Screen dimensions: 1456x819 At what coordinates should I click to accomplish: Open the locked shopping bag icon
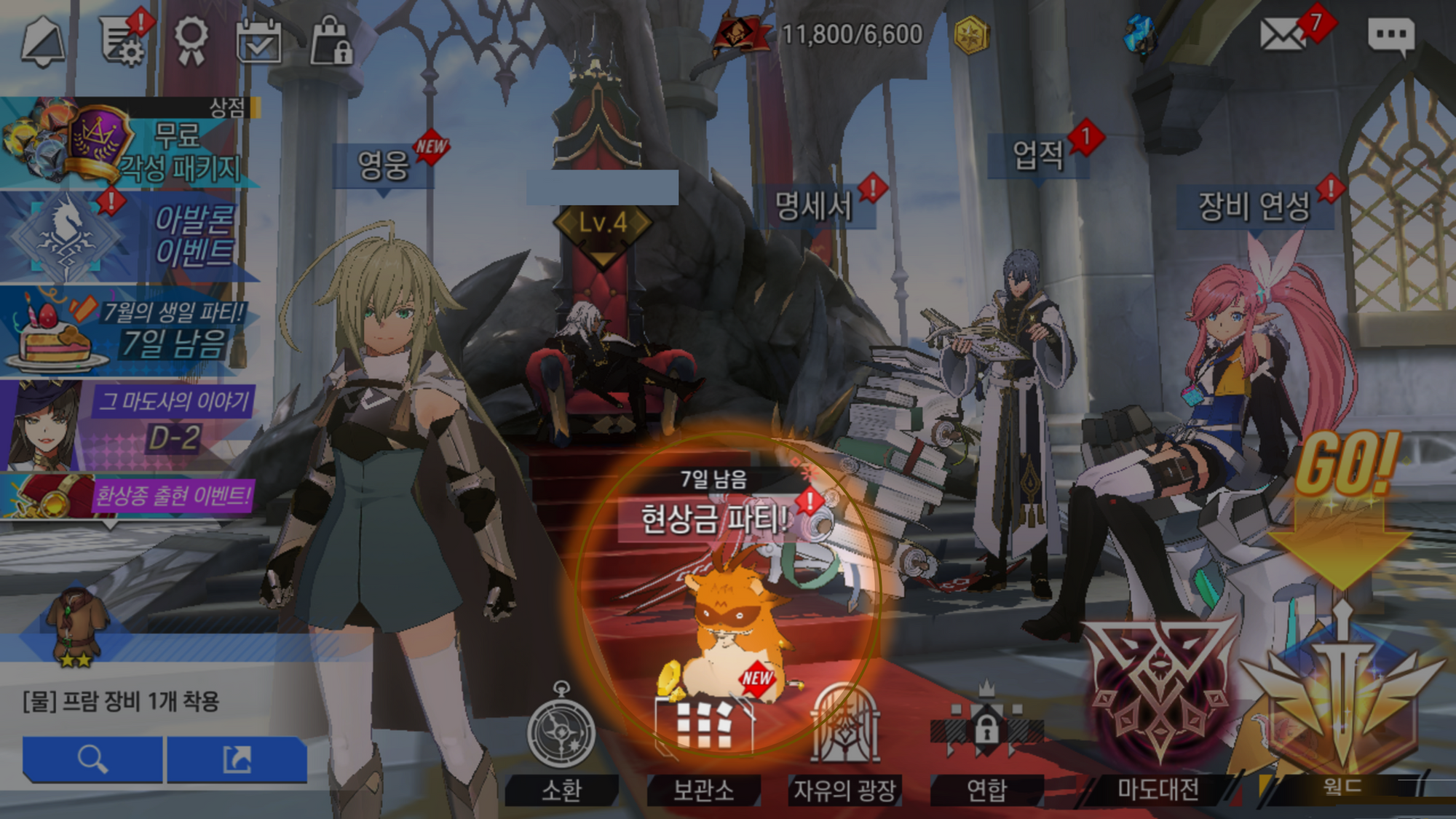coord(331,42)
